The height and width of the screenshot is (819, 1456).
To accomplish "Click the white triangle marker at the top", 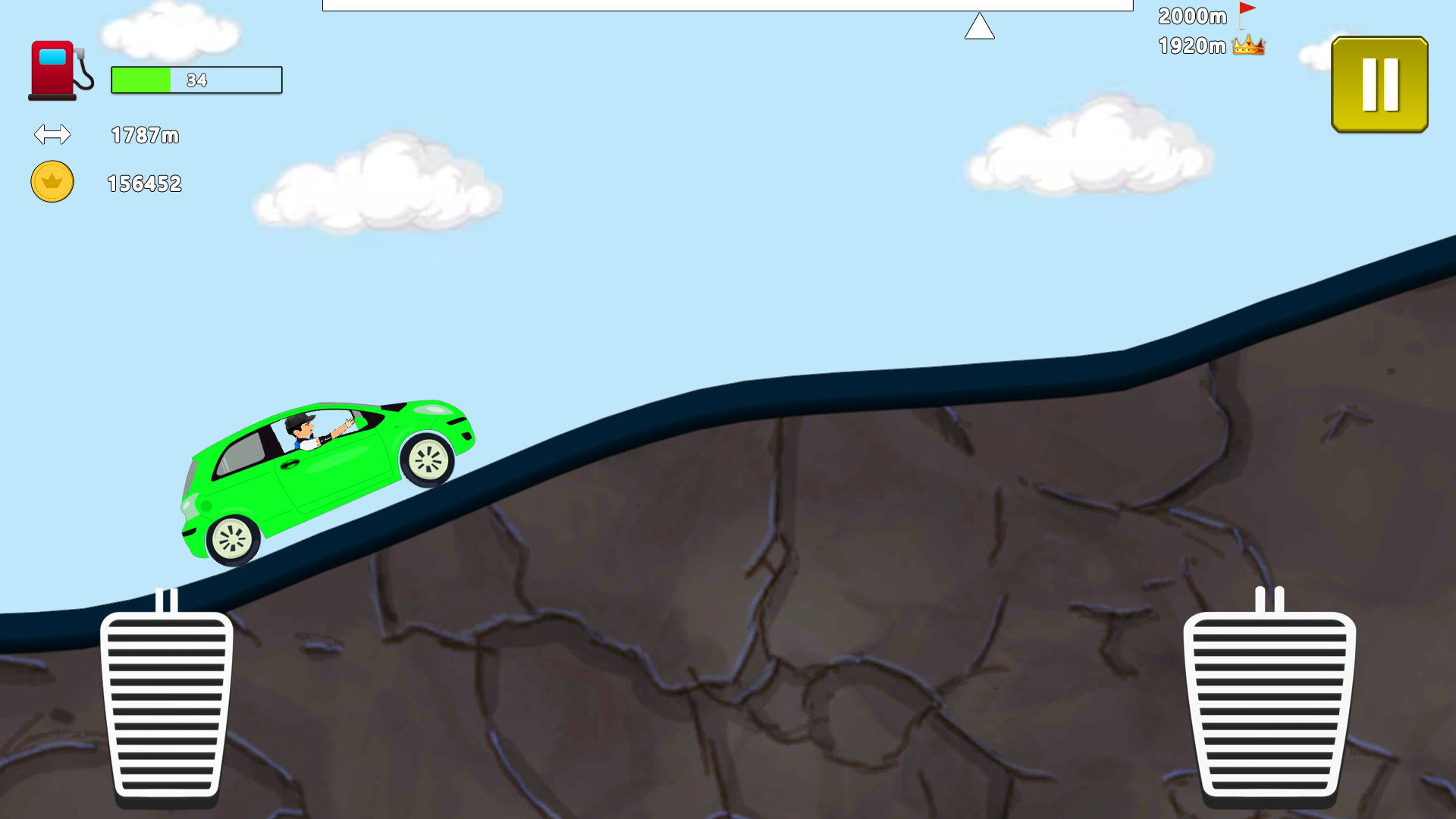I will (x=980, y=24).
